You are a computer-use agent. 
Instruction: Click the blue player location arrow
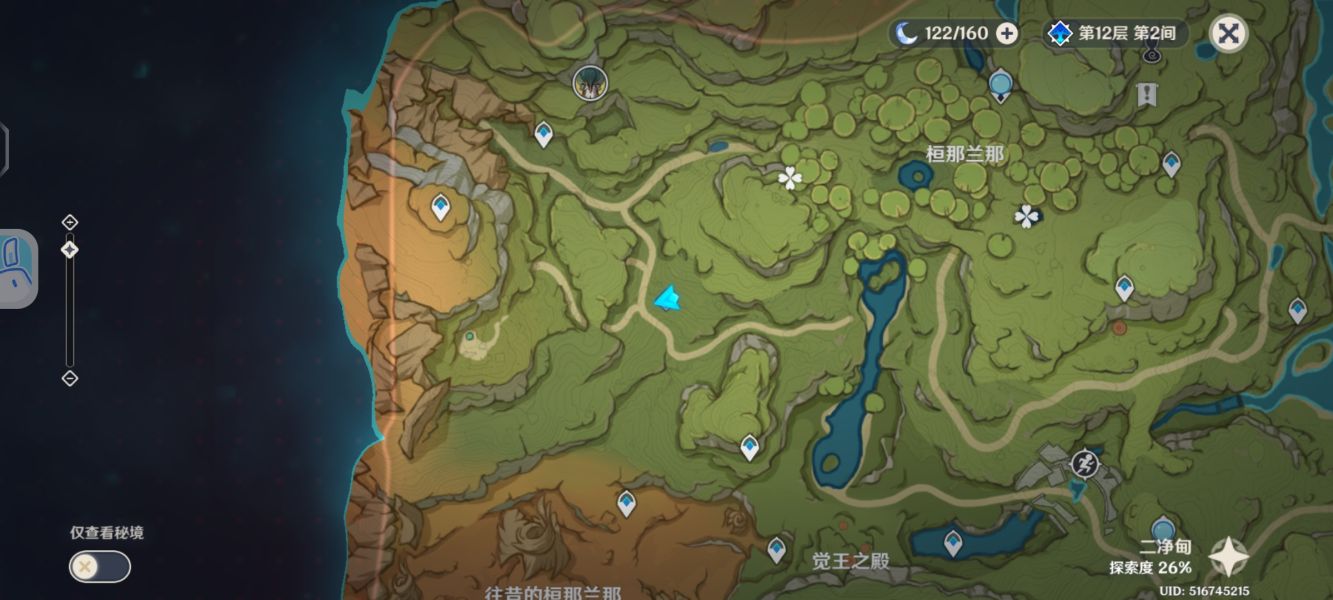(x=668, y=298)
